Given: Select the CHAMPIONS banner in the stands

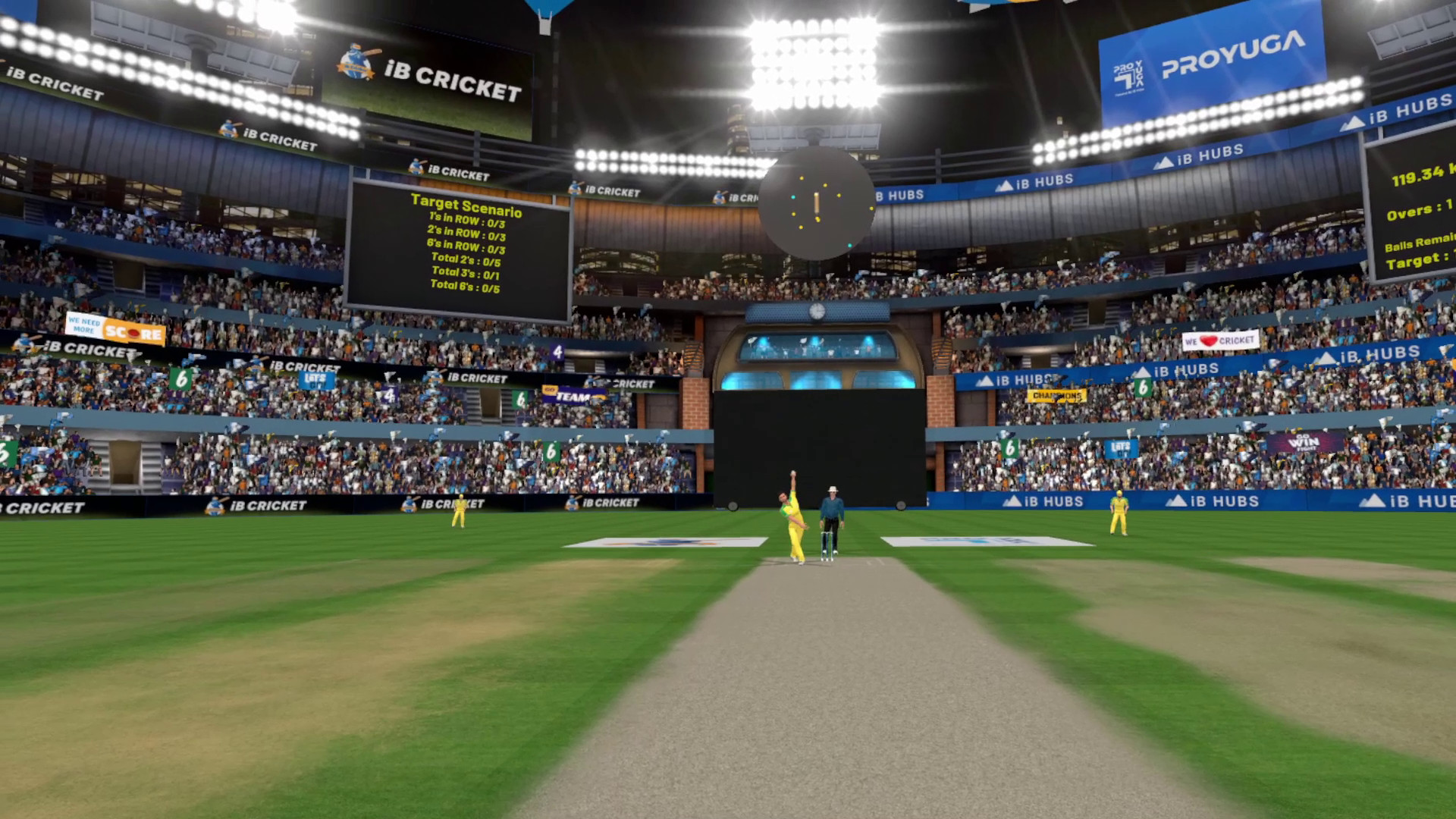Looking at the screenshot, I should tap(1056, 396).
